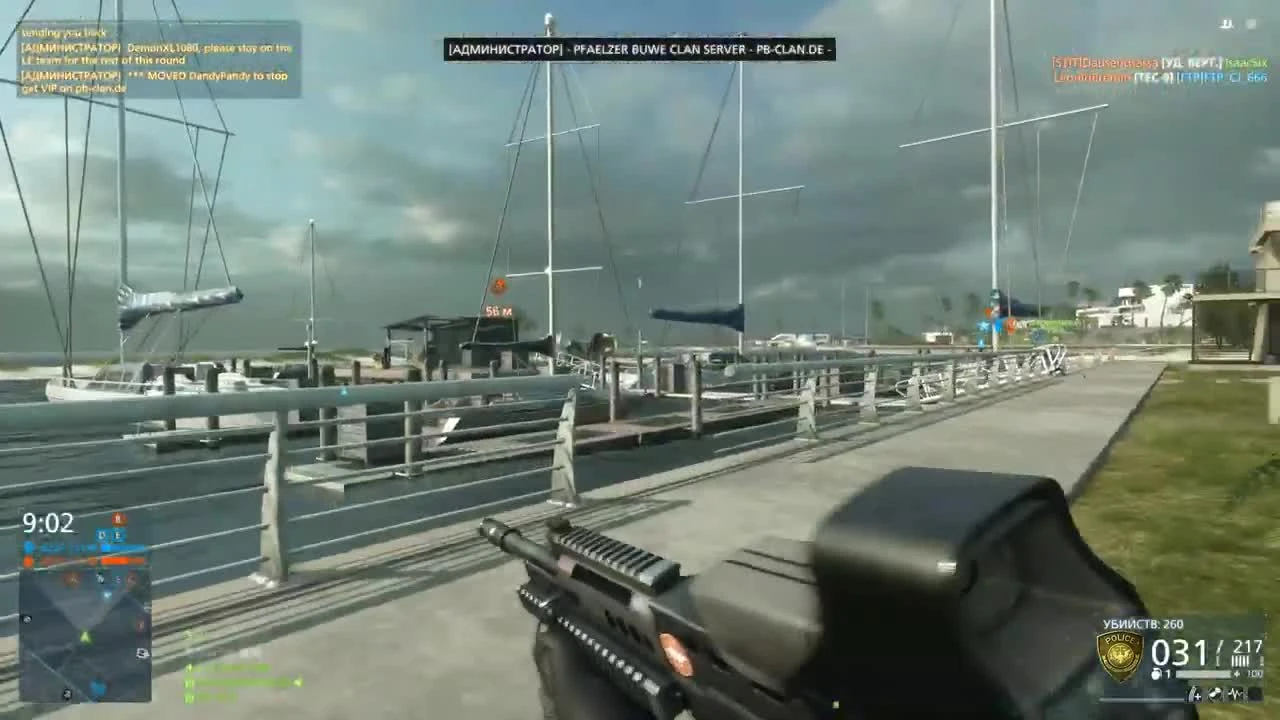Screen dimensions: 1280x720
Task: Toggle the orange enemy flag marker on the minimap
Action: click(x=72, y=580)
